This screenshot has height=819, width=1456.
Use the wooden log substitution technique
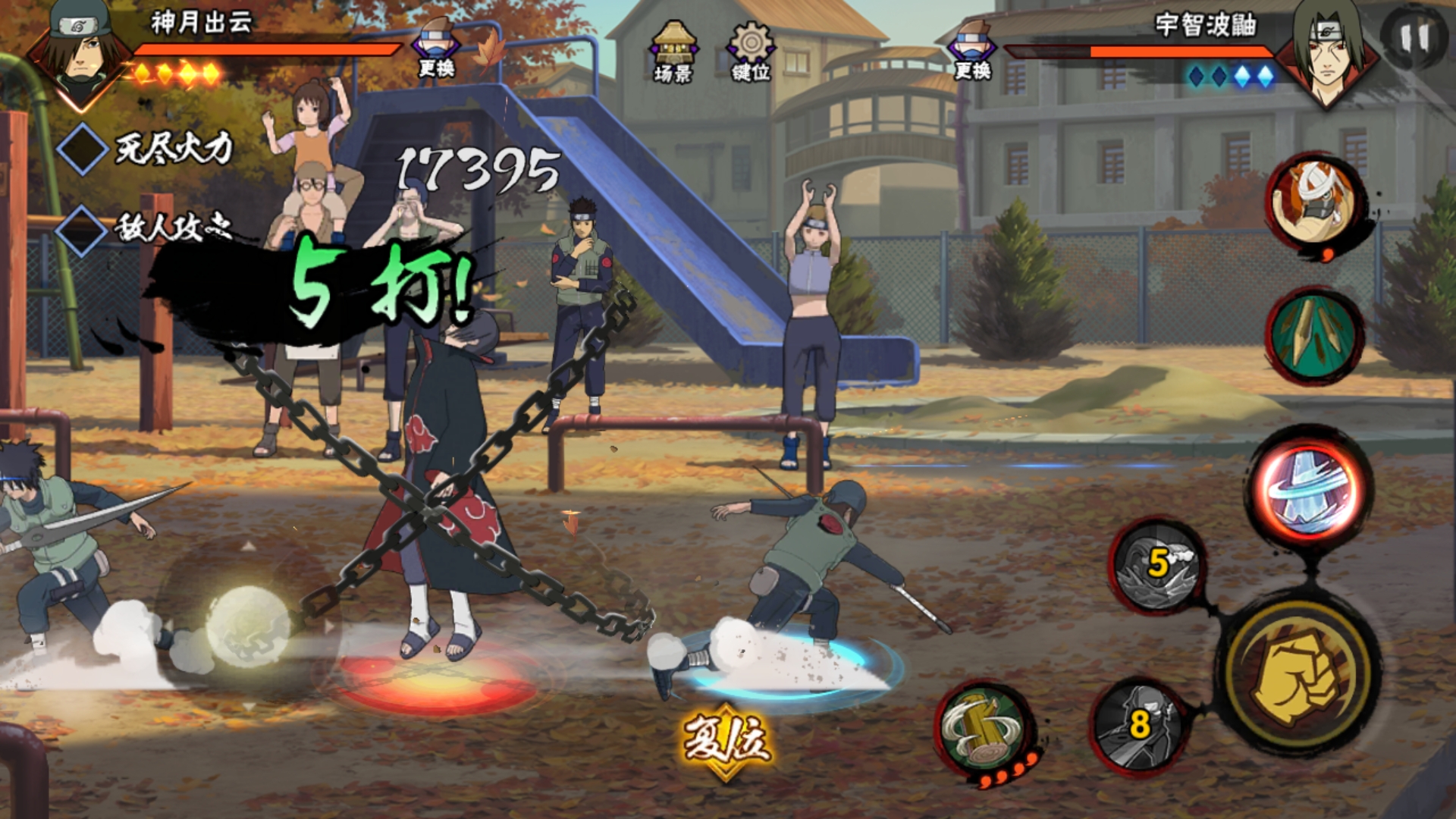pyautogui.click(x=984, y=730)
